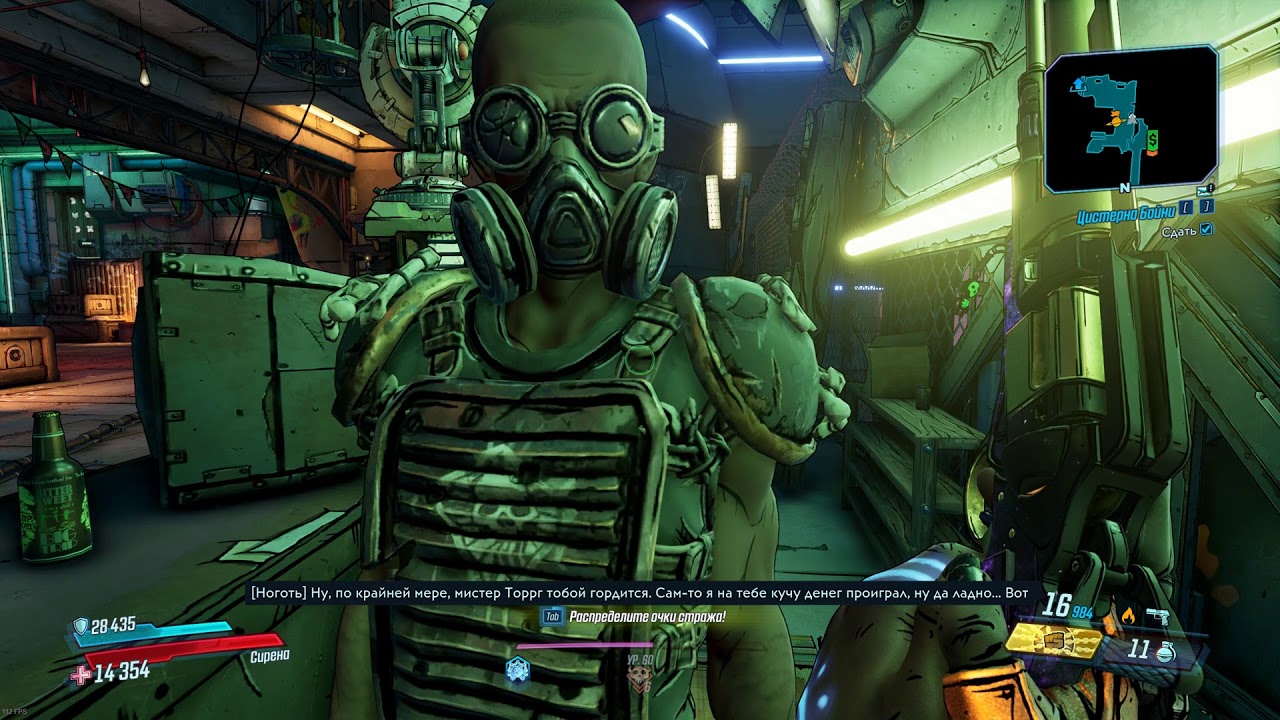The height and width of the screenshot is (720, 1280).
Task: Click the mail notification icon below minimap
Action: point(1205,189)
